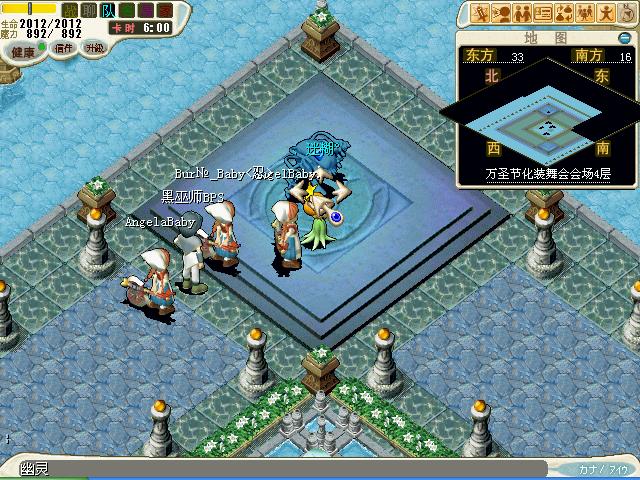The image size is (640, 480).
Task: Open the 信件 mail button
Action: [63, 48]
